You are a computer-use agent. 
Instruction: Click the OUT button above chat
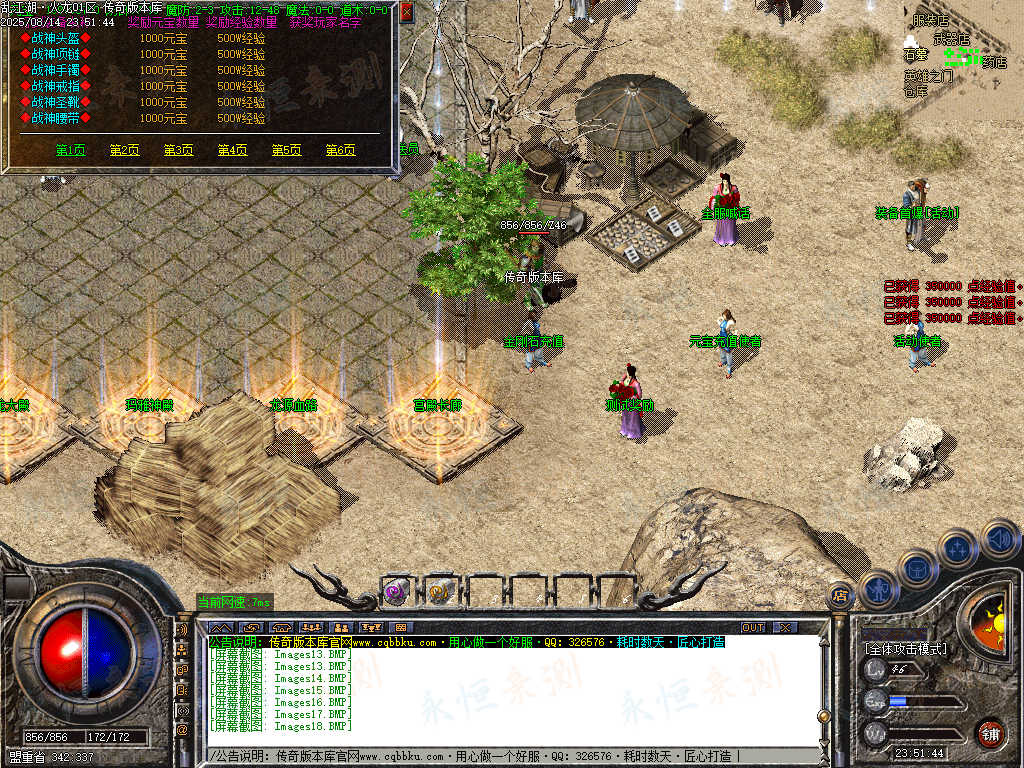(x=753, y=627)
